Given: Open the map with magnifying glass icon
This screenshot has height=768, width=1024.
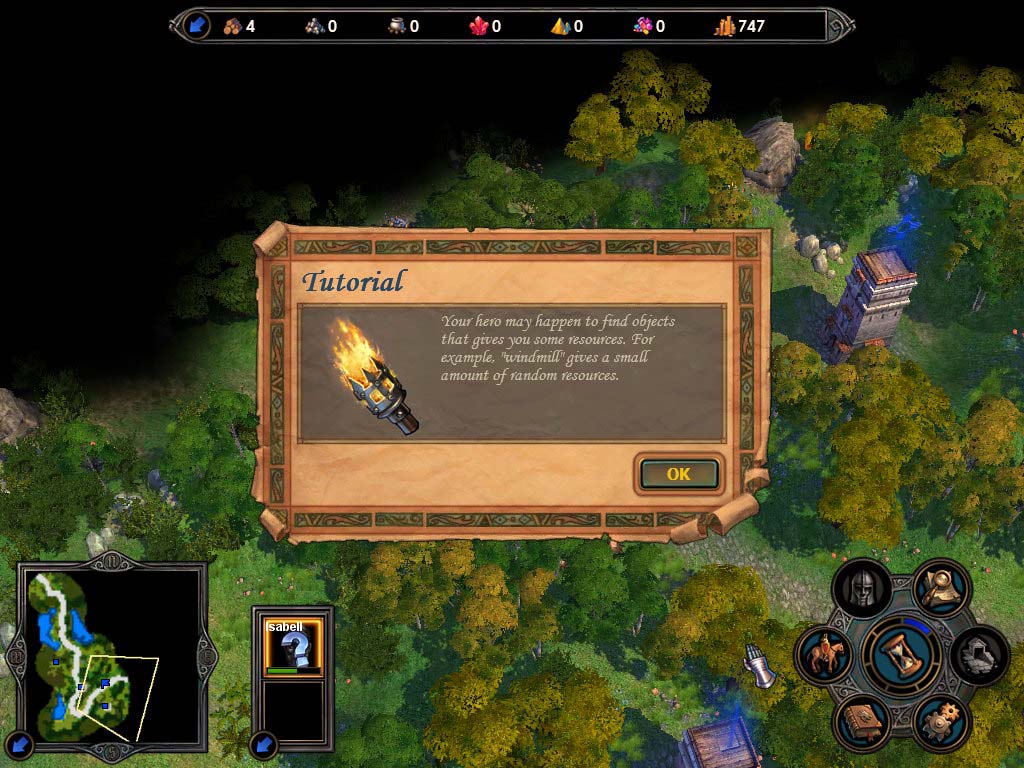Looking at the screenshot, I should point(941,588).
